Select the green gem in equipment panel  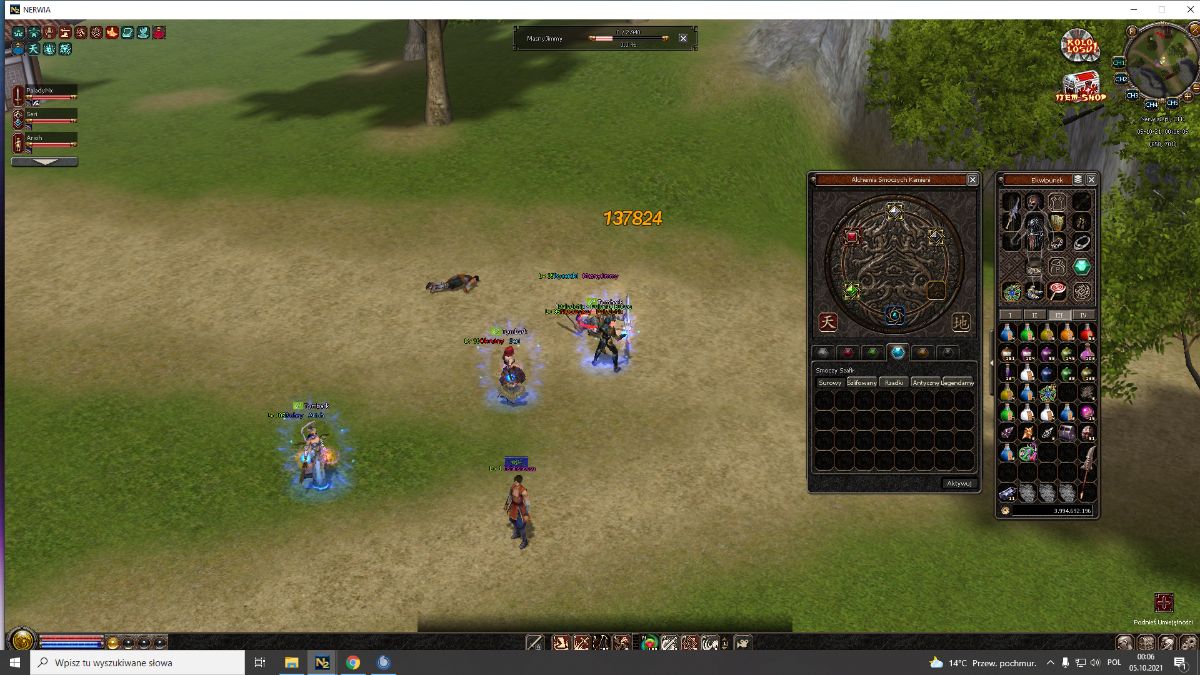click(x=1081, y=267)
